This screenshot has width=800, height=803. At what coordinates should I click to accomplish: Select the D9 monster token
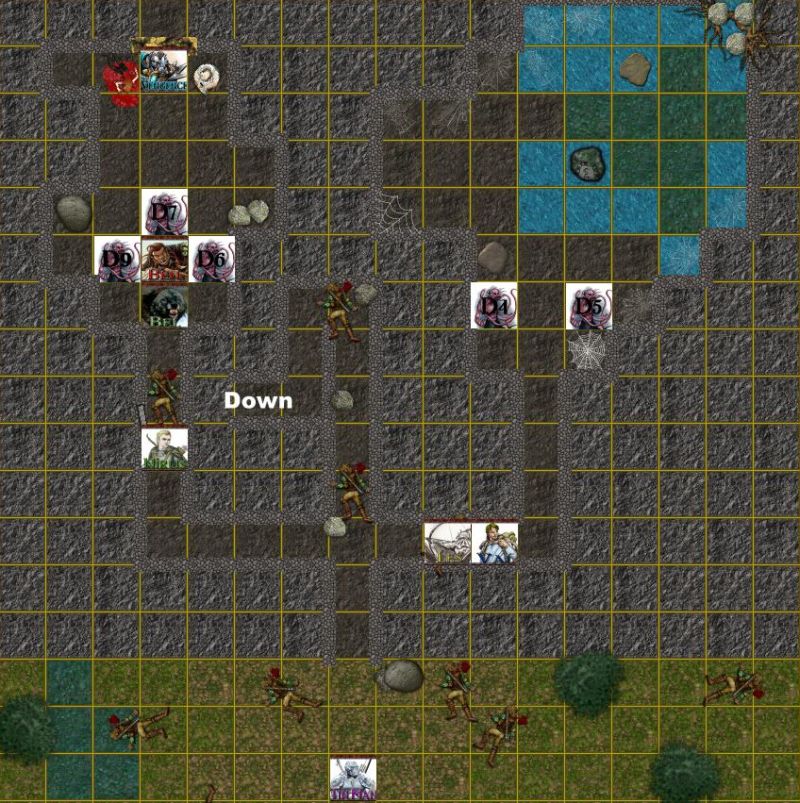point(117,259)
